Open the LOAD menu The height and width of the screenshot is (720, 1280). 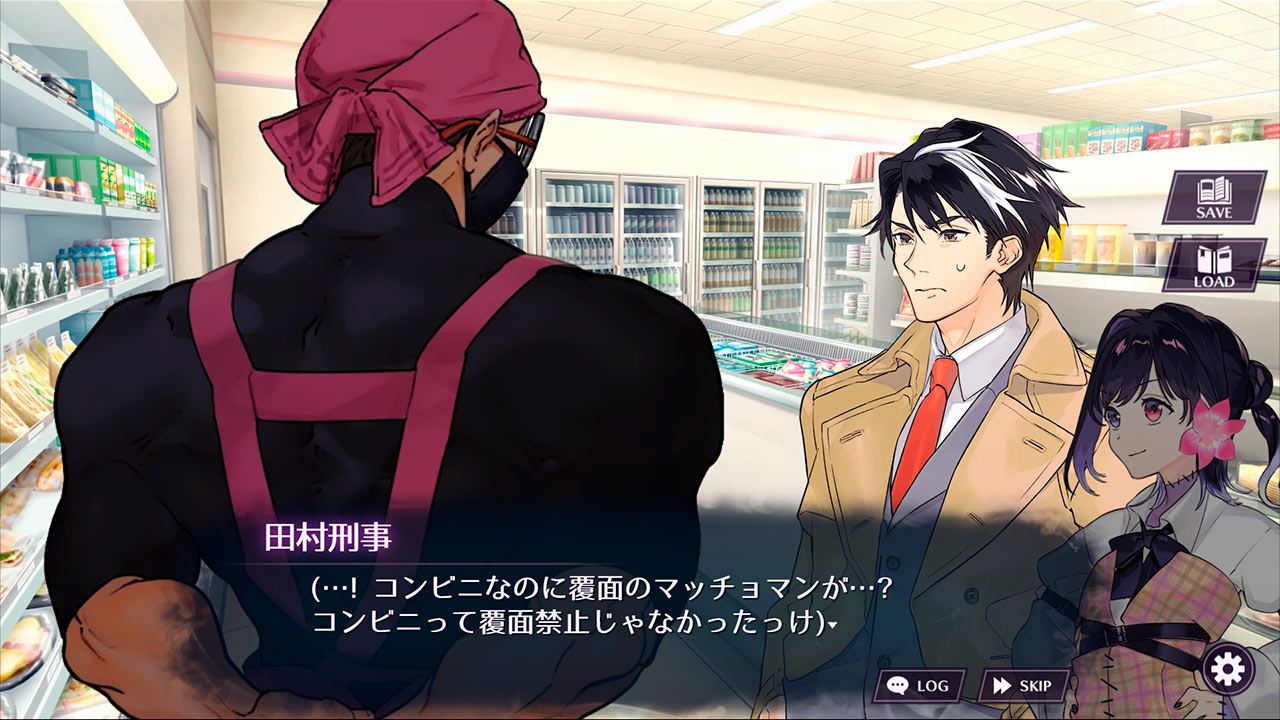pyautogui.click(x=1214, y=265)
